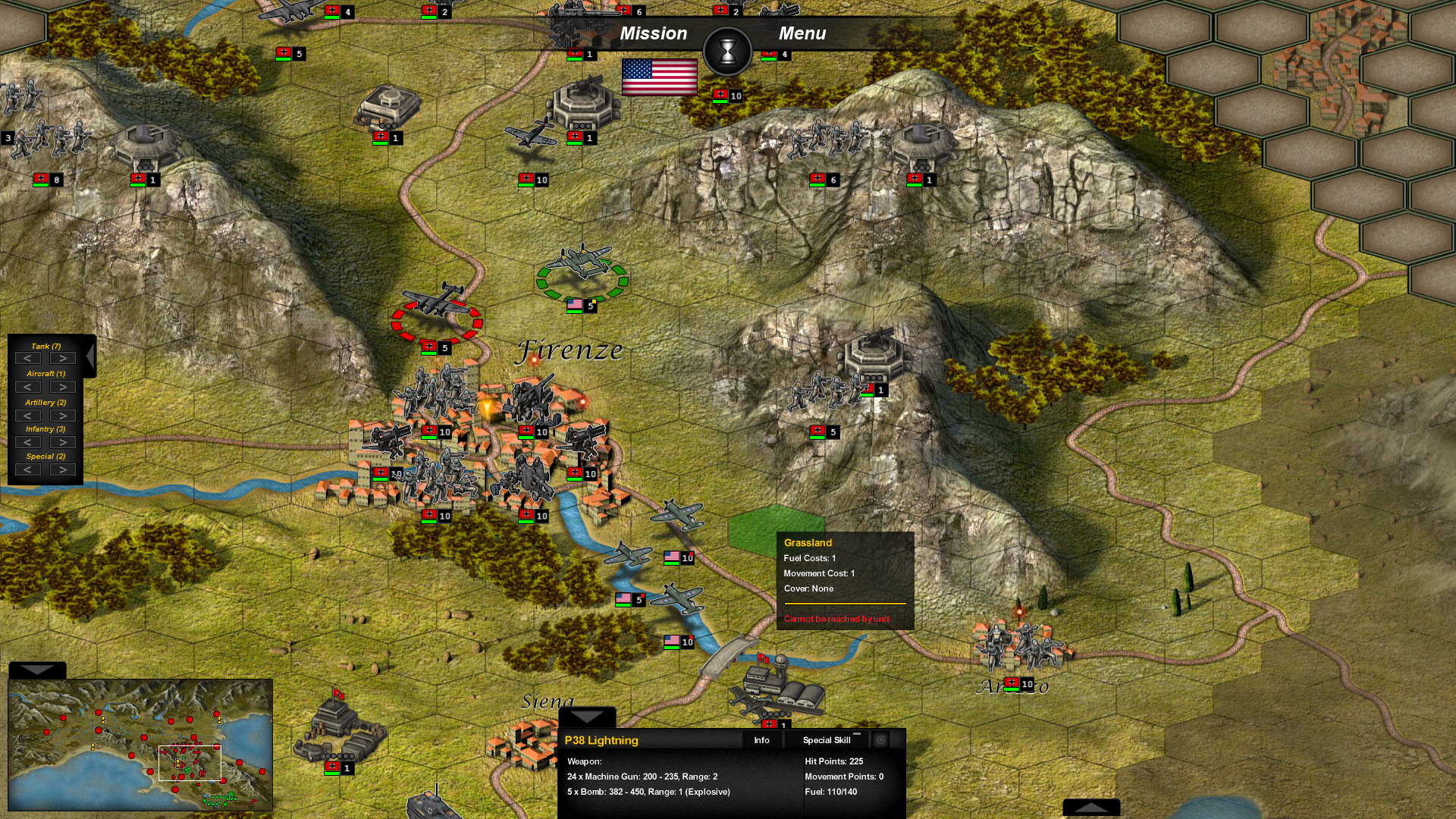1456x819 pixels.
Task: Cycle to the next Tank unit
Action: click(x=62, y=358)
